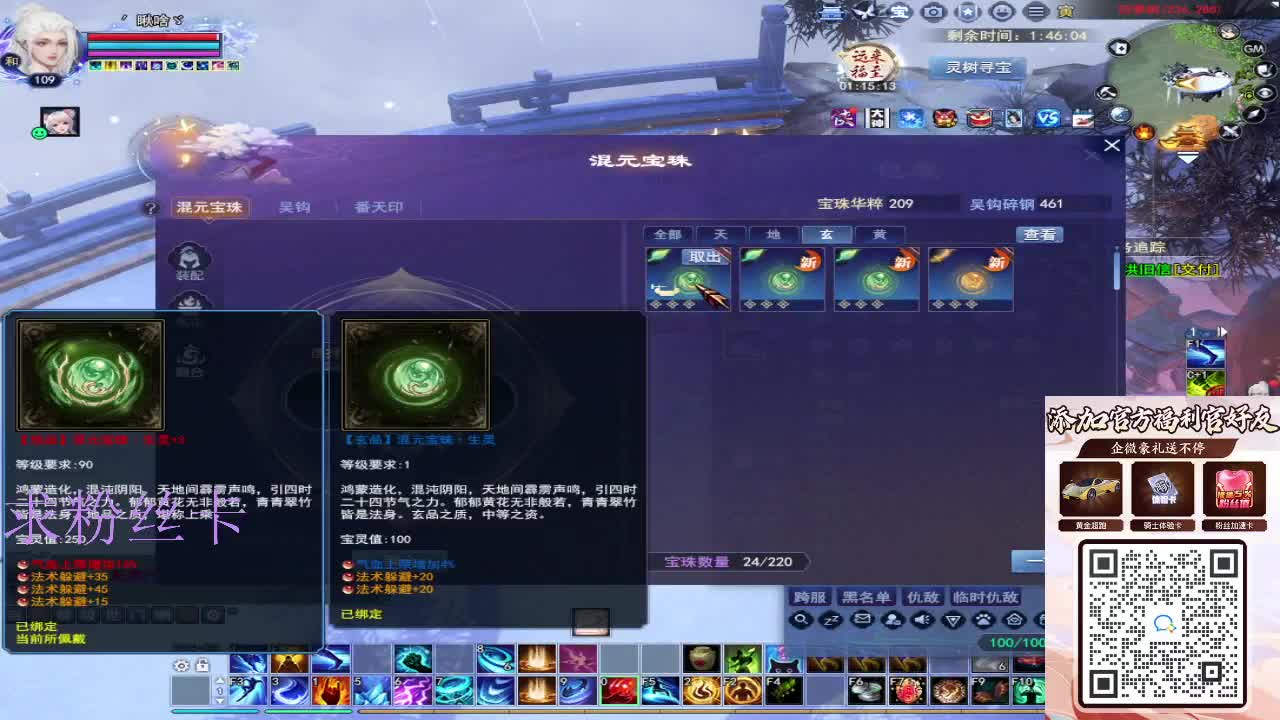The height and width of the screenshot is (720, 1280).
Task: Switch to the 吴钩 tab
Action: (293, 207)
